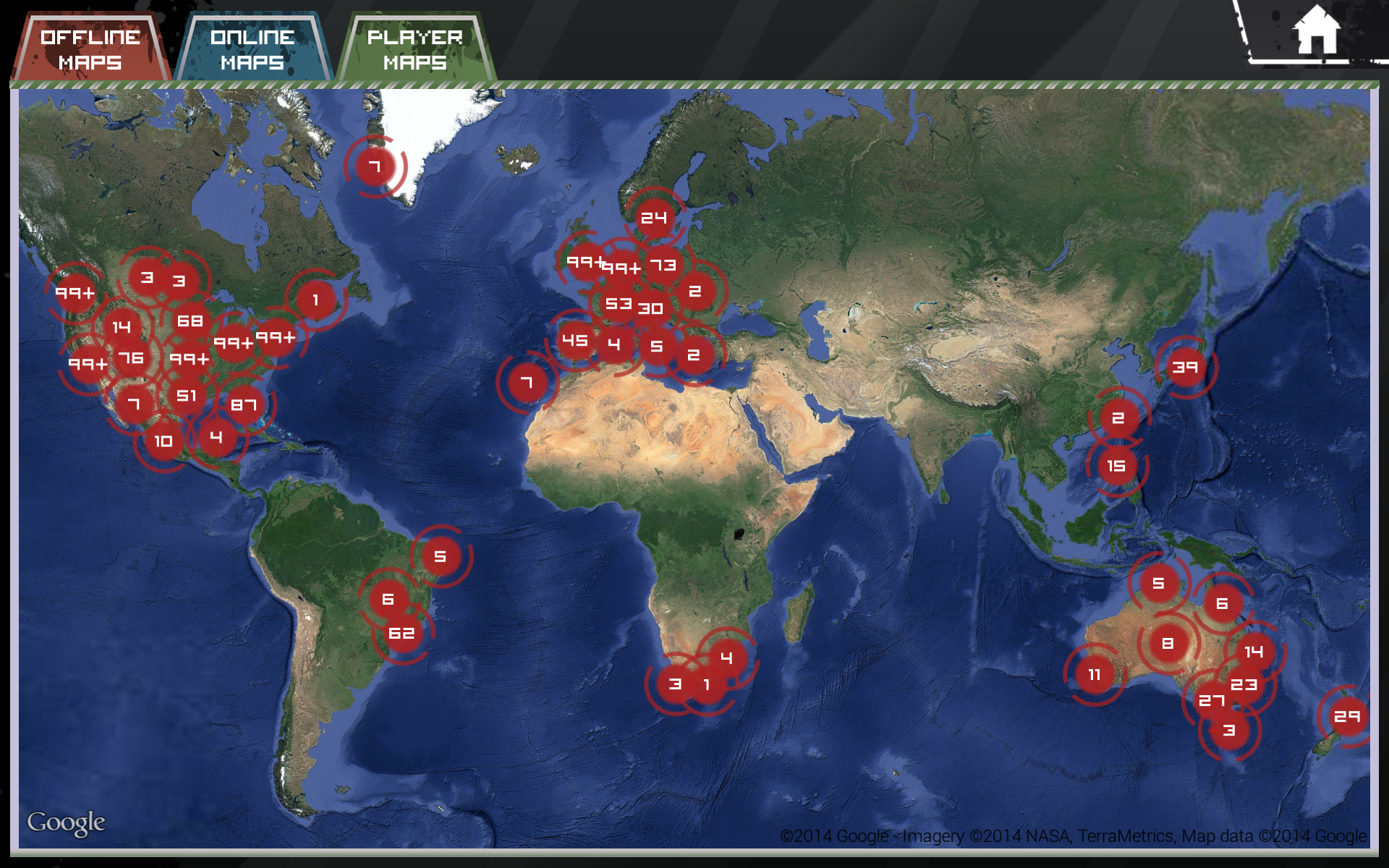
Task: Open the Player Maps tab
Action: point(416,47)
